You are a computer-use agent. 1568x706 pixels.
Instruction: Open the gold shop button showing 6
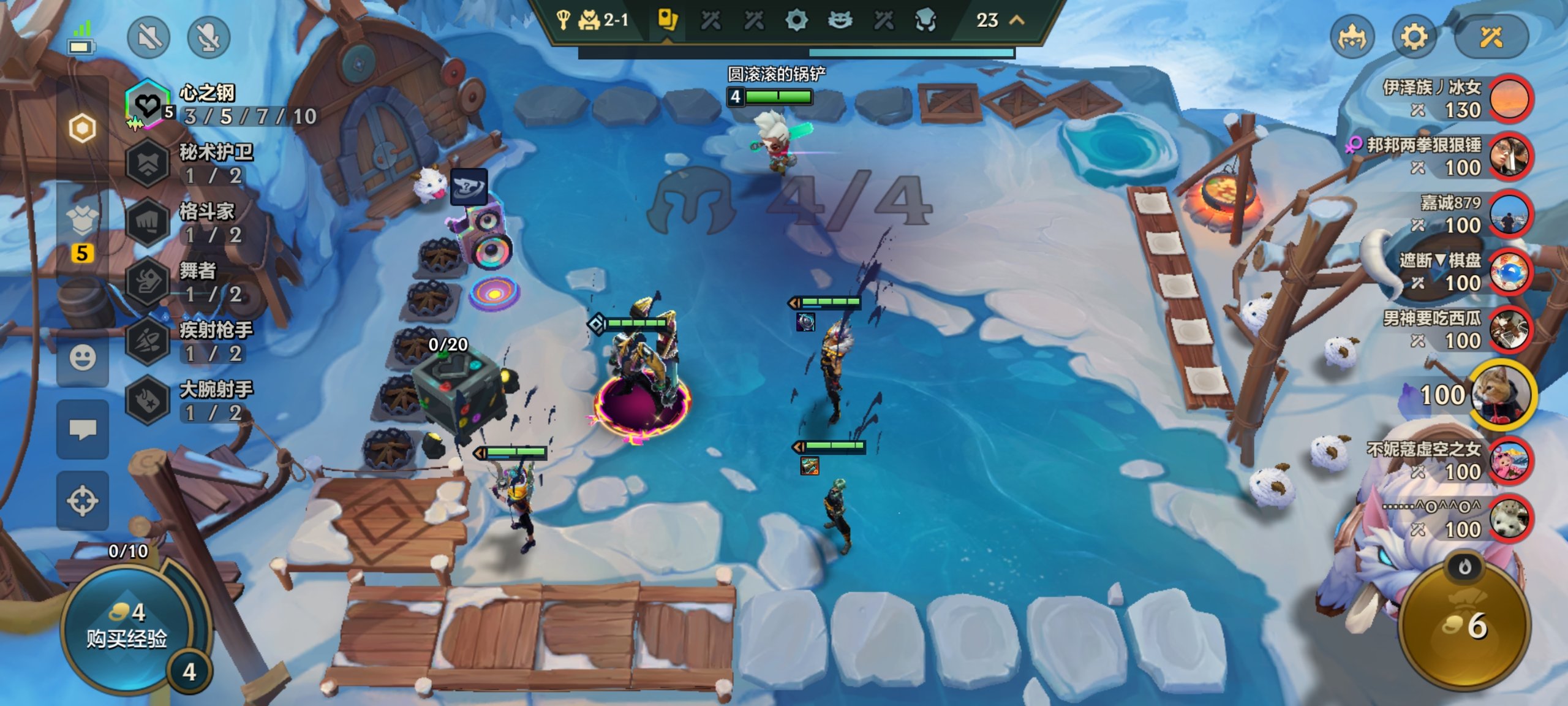point(1464,626)
